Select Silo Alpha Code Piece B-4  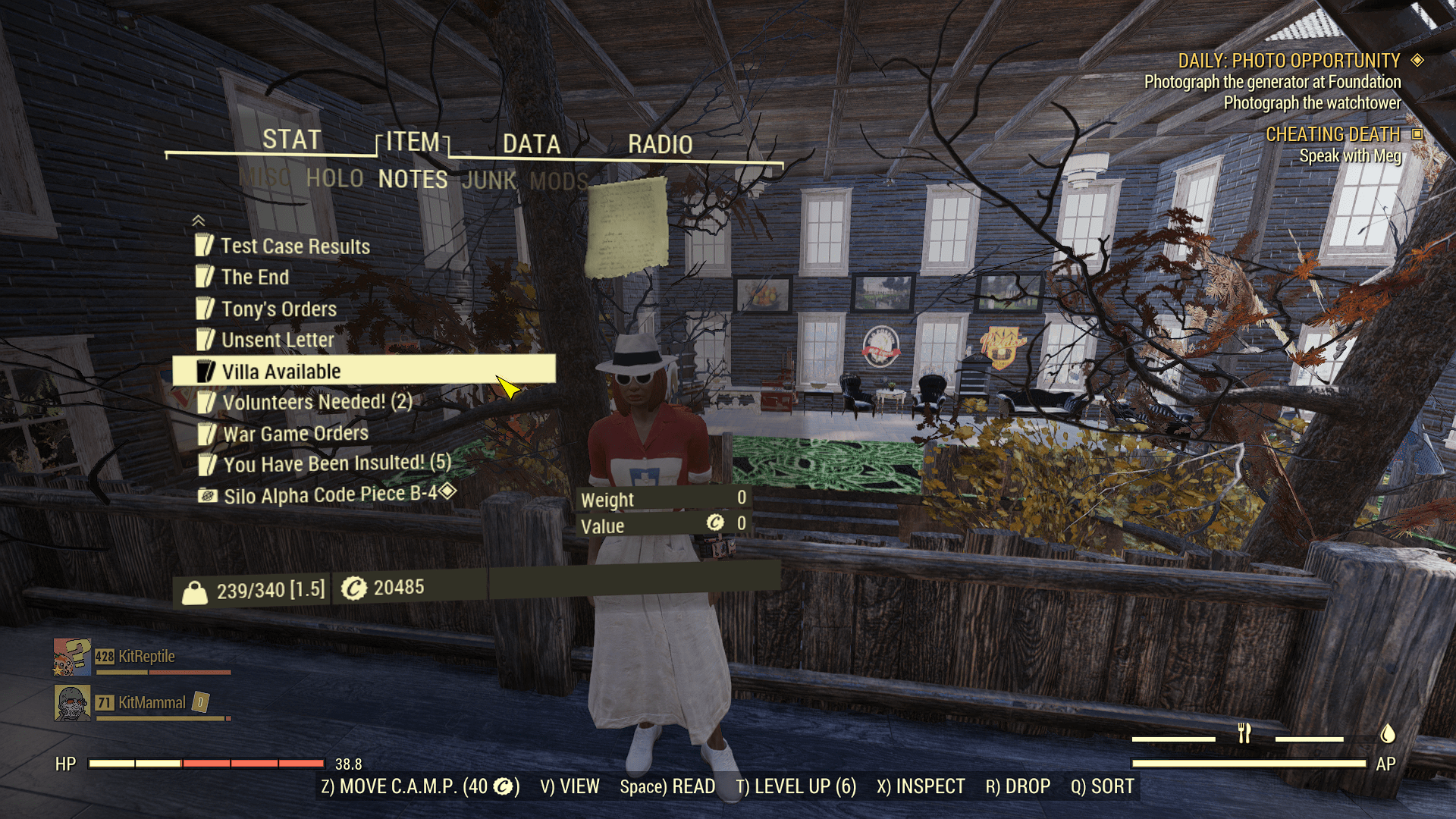330,495
